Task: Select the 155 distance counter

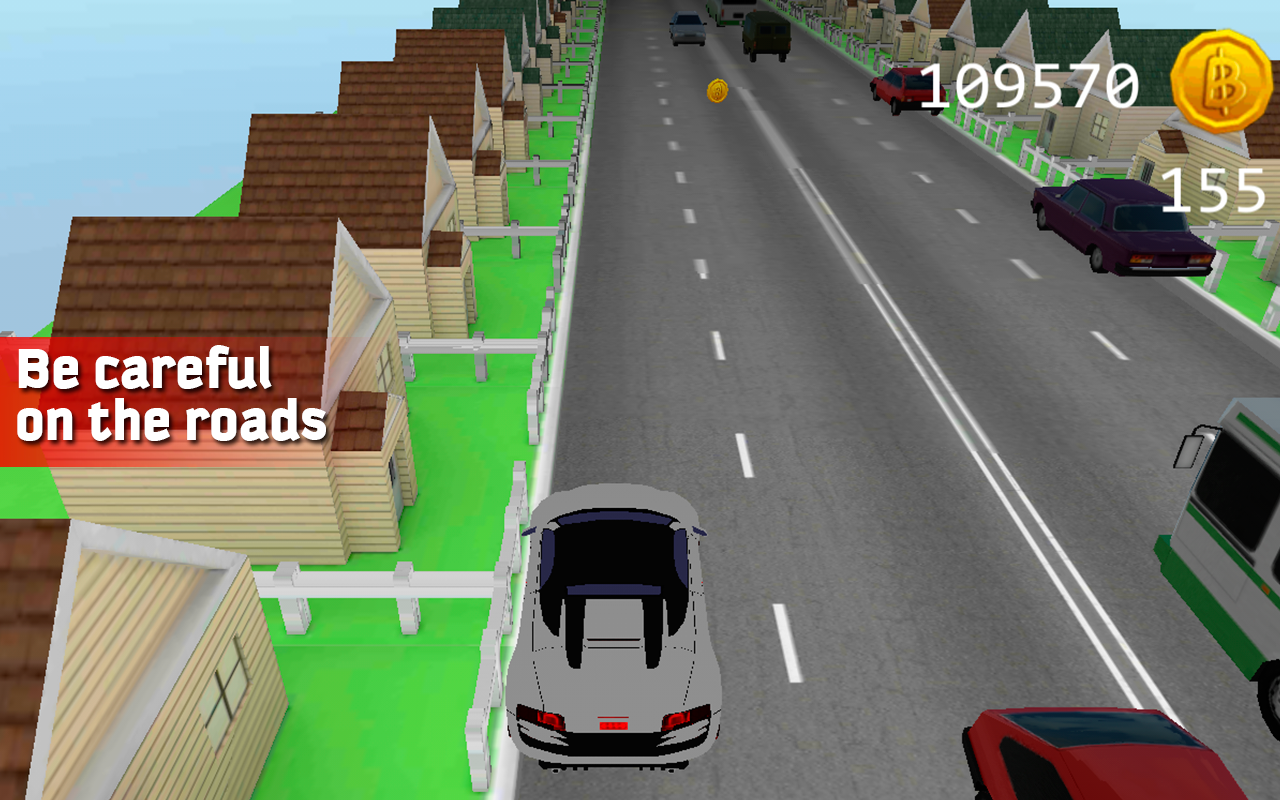Action: point(1215,192)
